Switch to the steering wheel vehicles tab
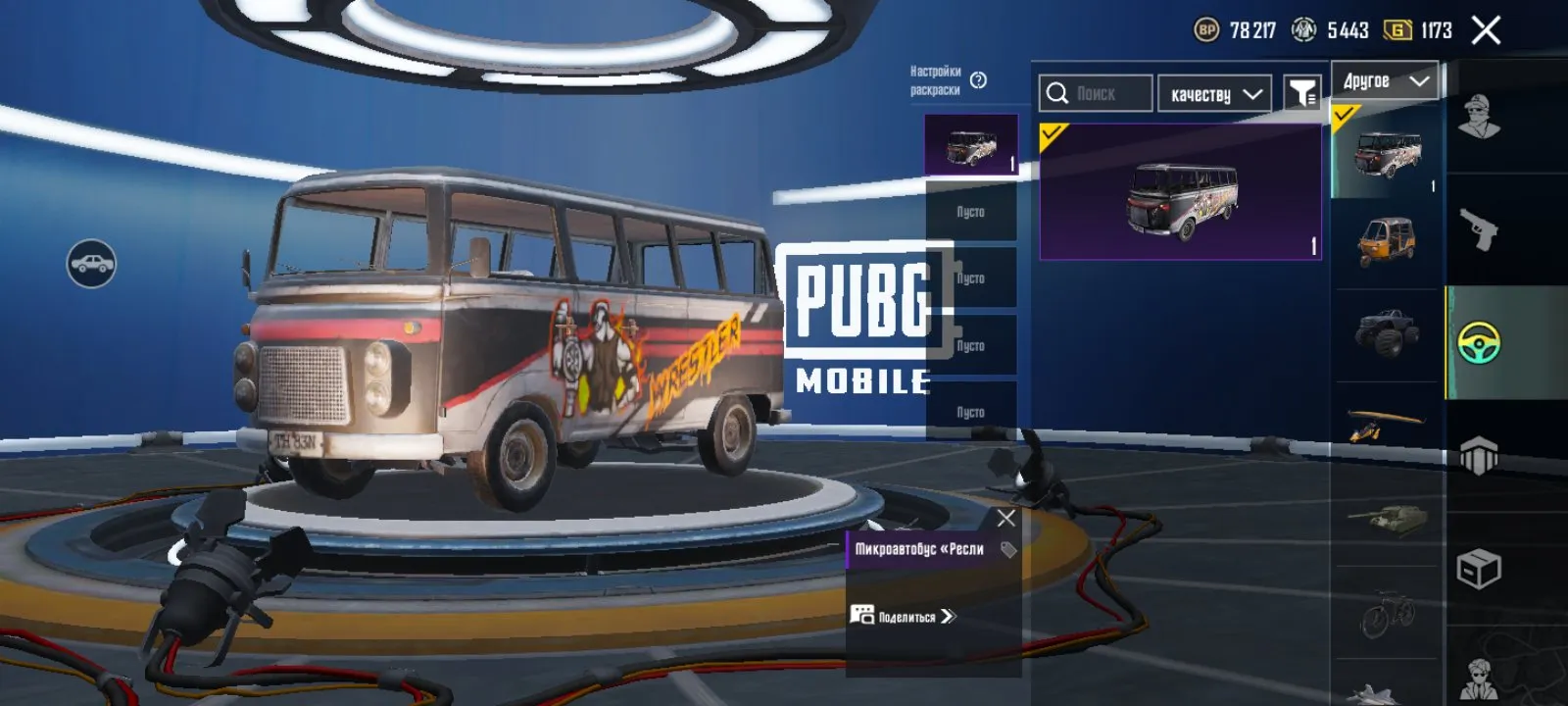The height and width of the screenshot is (706, 1568). [x=1479, y=343]
